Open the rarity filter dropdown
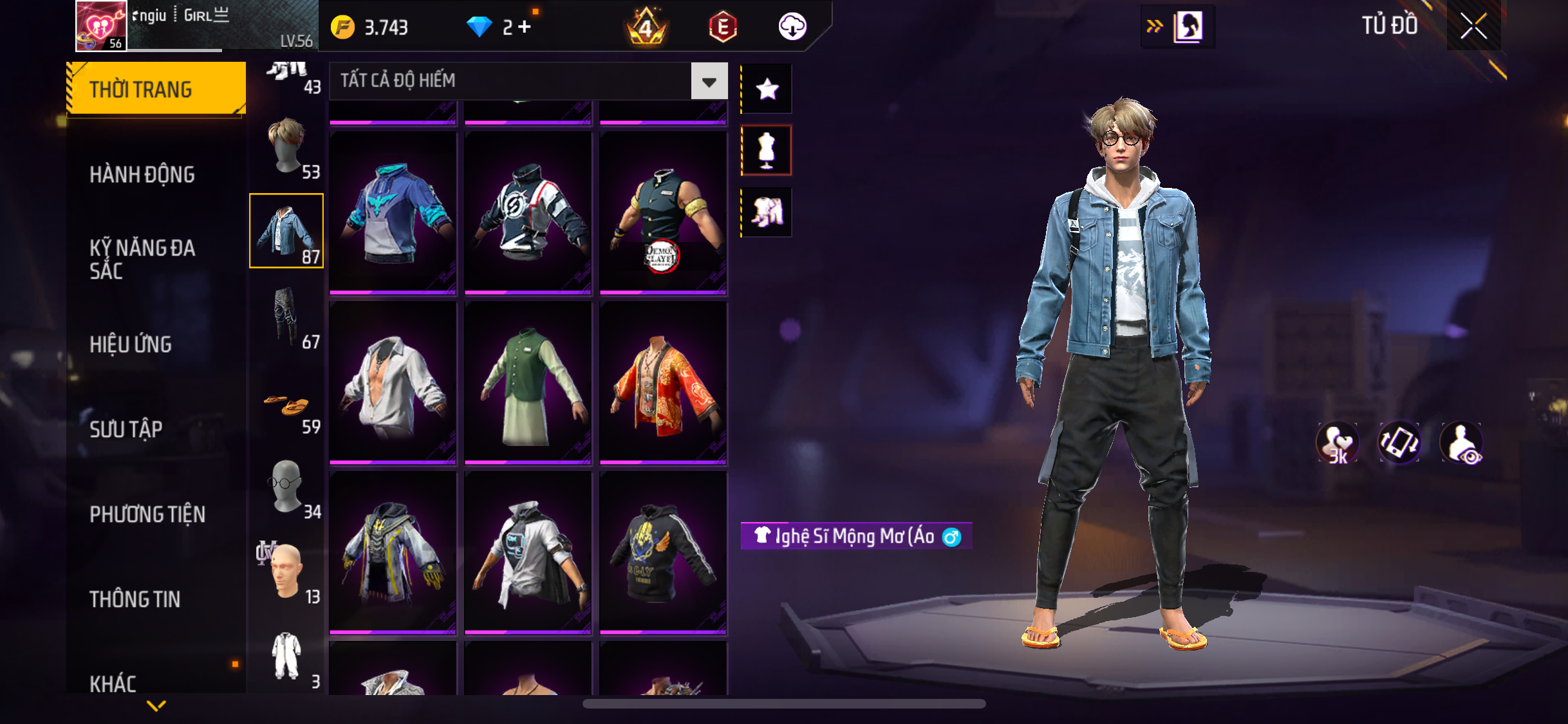 click(x=709, y=81)
